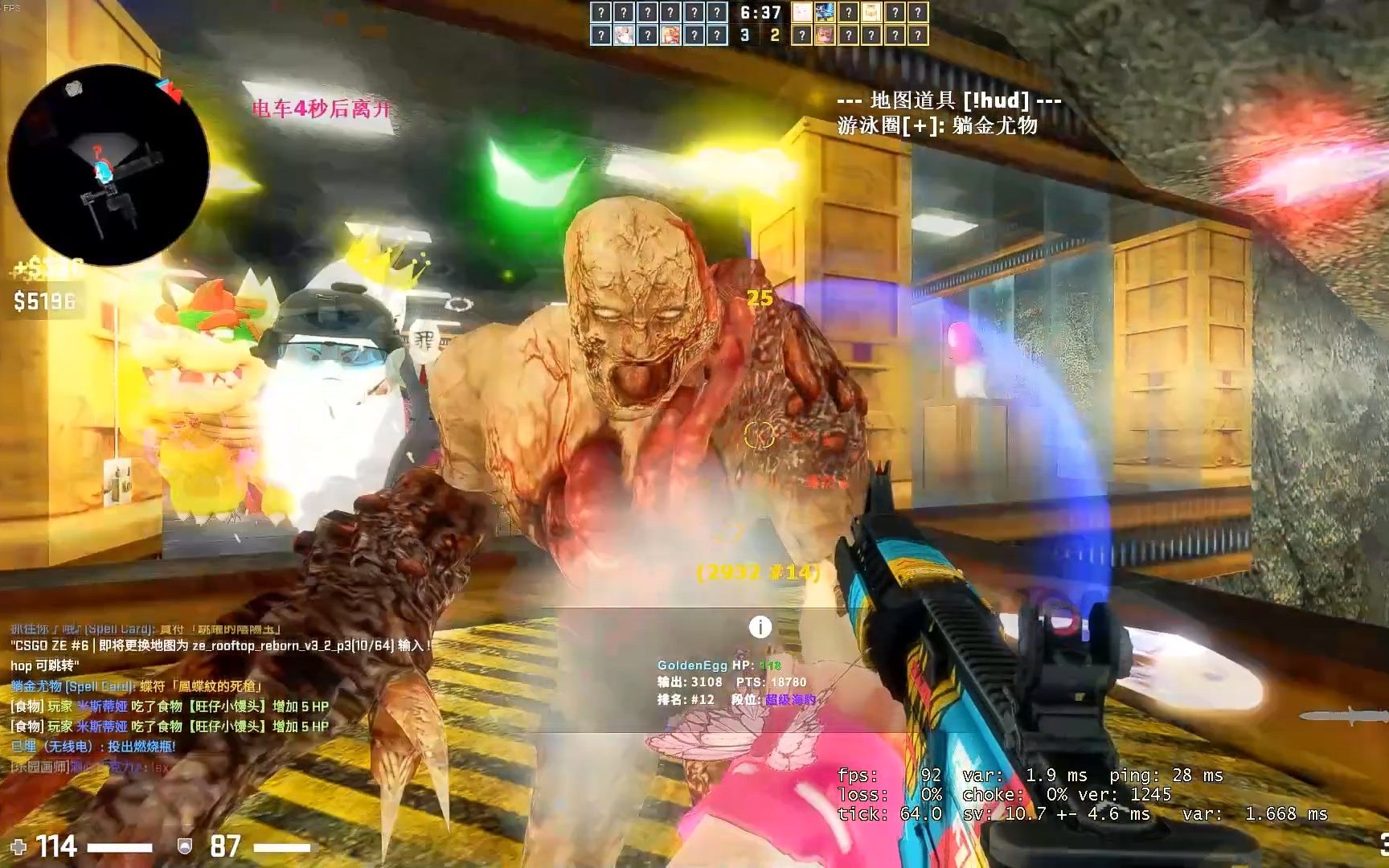This screenshot has height=868, width=1389.
Task: Click the question-mark avatar on CT team
Action: point(601,14)
